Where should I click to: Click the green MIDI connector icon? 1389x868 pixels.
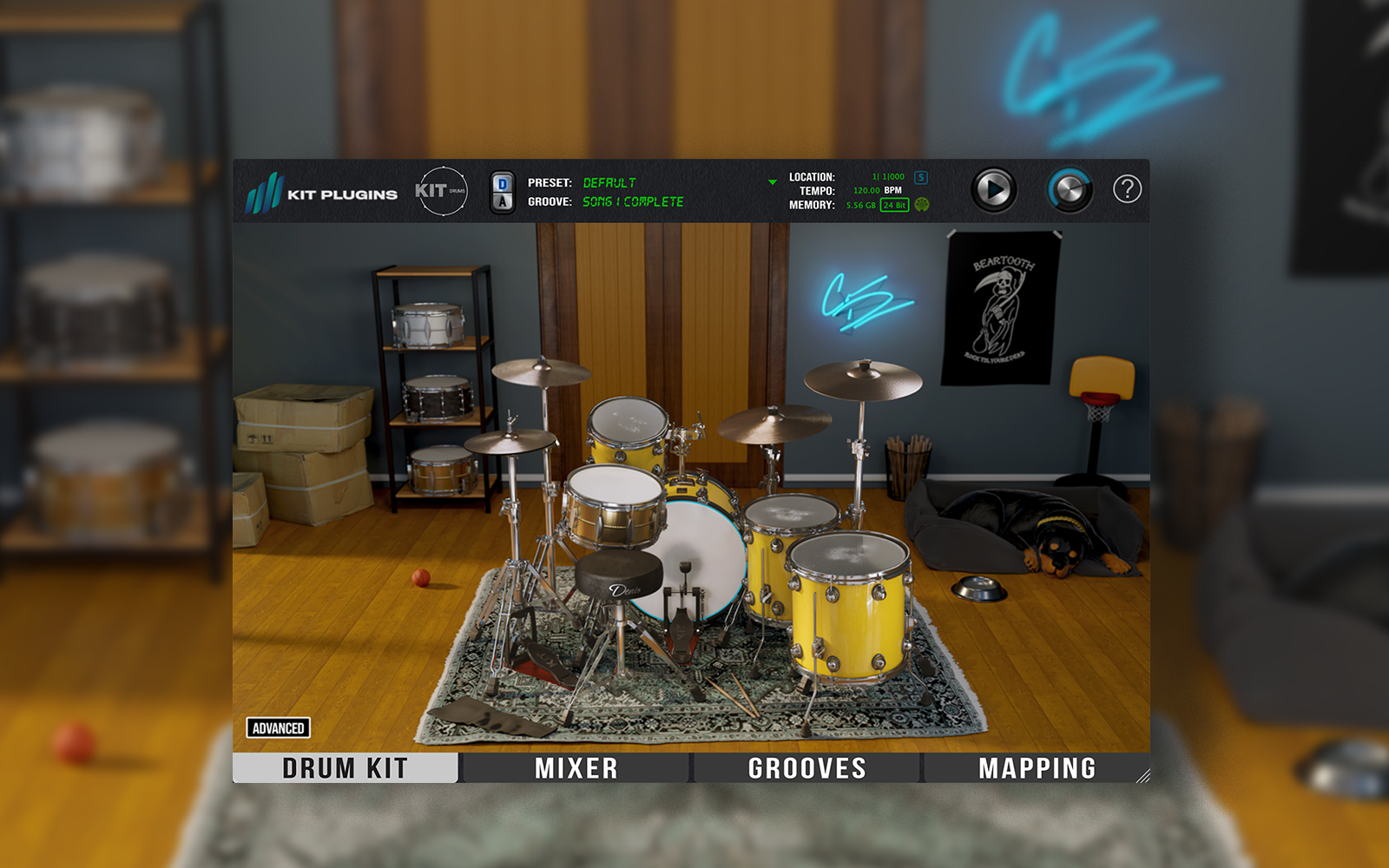[922, 205]
